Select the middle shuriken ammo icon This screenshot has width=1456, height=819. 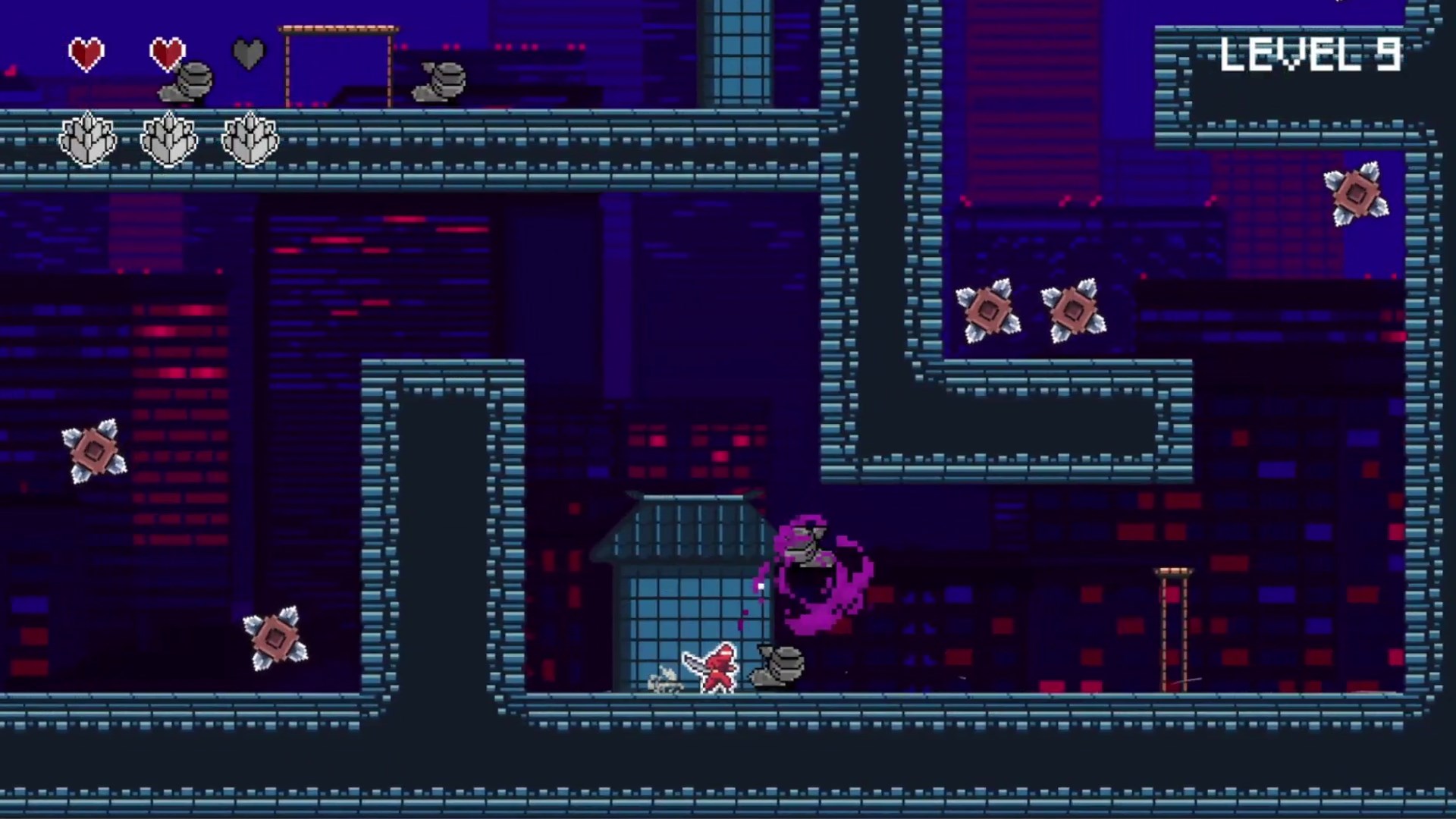[x=168, y=139]
